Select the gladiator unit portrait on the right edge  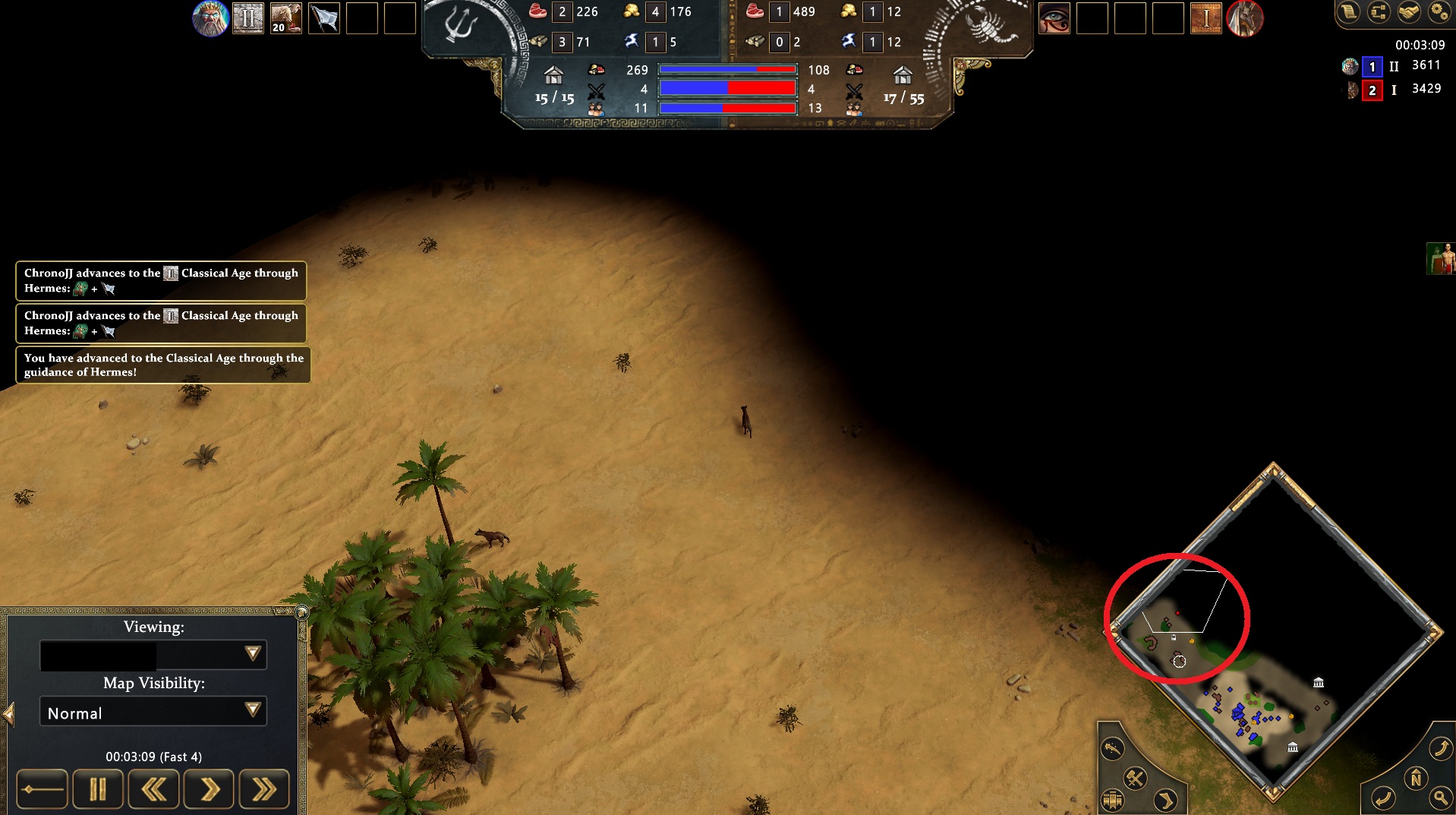click(x=1441, y=259)
